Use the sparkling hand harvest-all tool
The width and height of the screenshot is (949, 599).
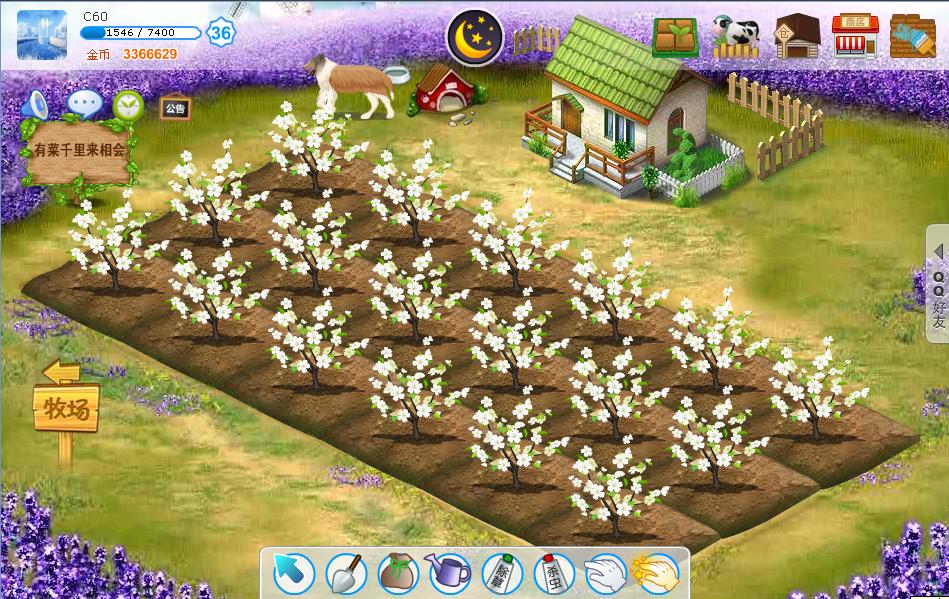pos(656,573)
